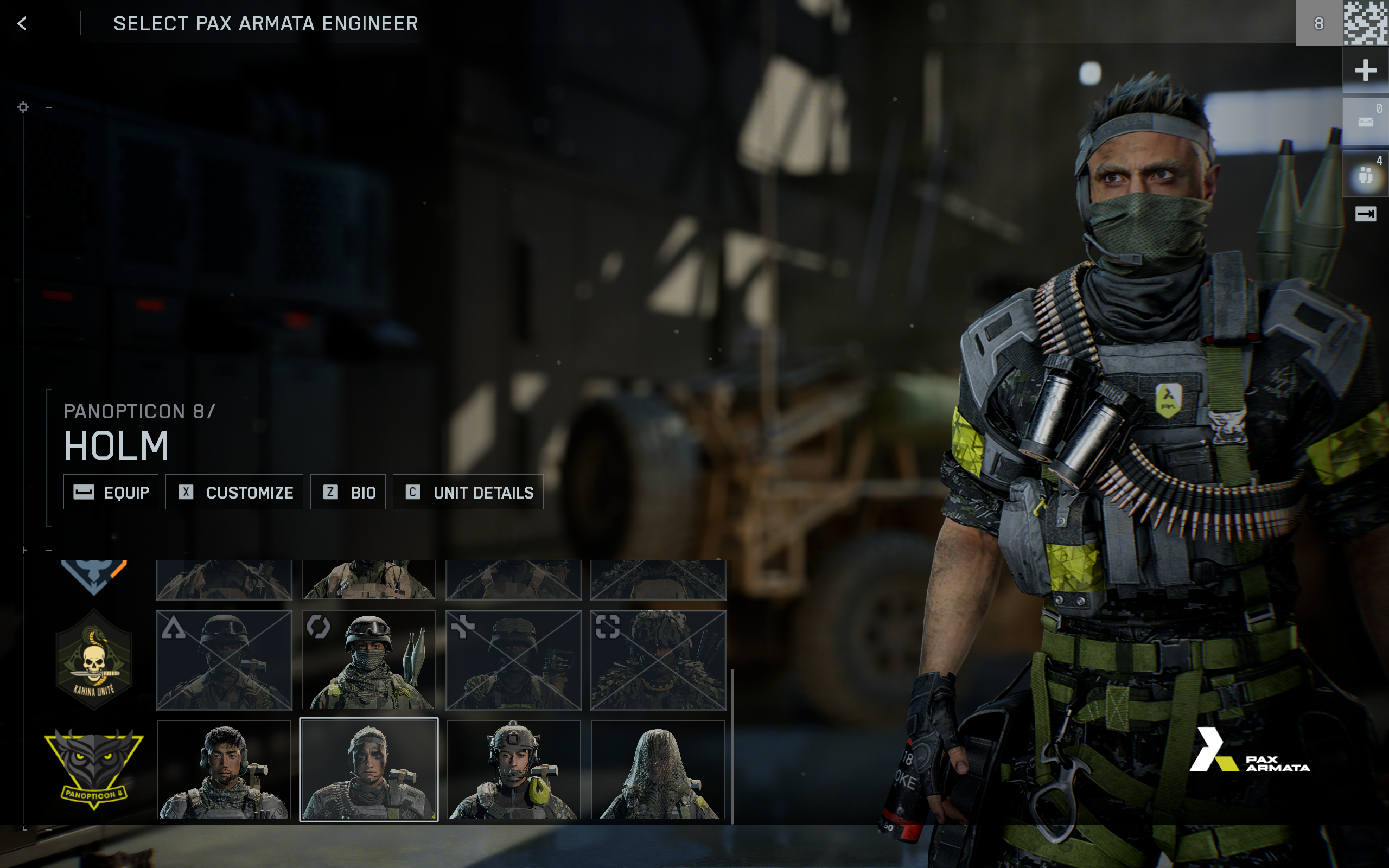The image size is (1389, 868).
Task: Open UNIT DETAILS
Action: pyautogui.click(x=468, y=492)
